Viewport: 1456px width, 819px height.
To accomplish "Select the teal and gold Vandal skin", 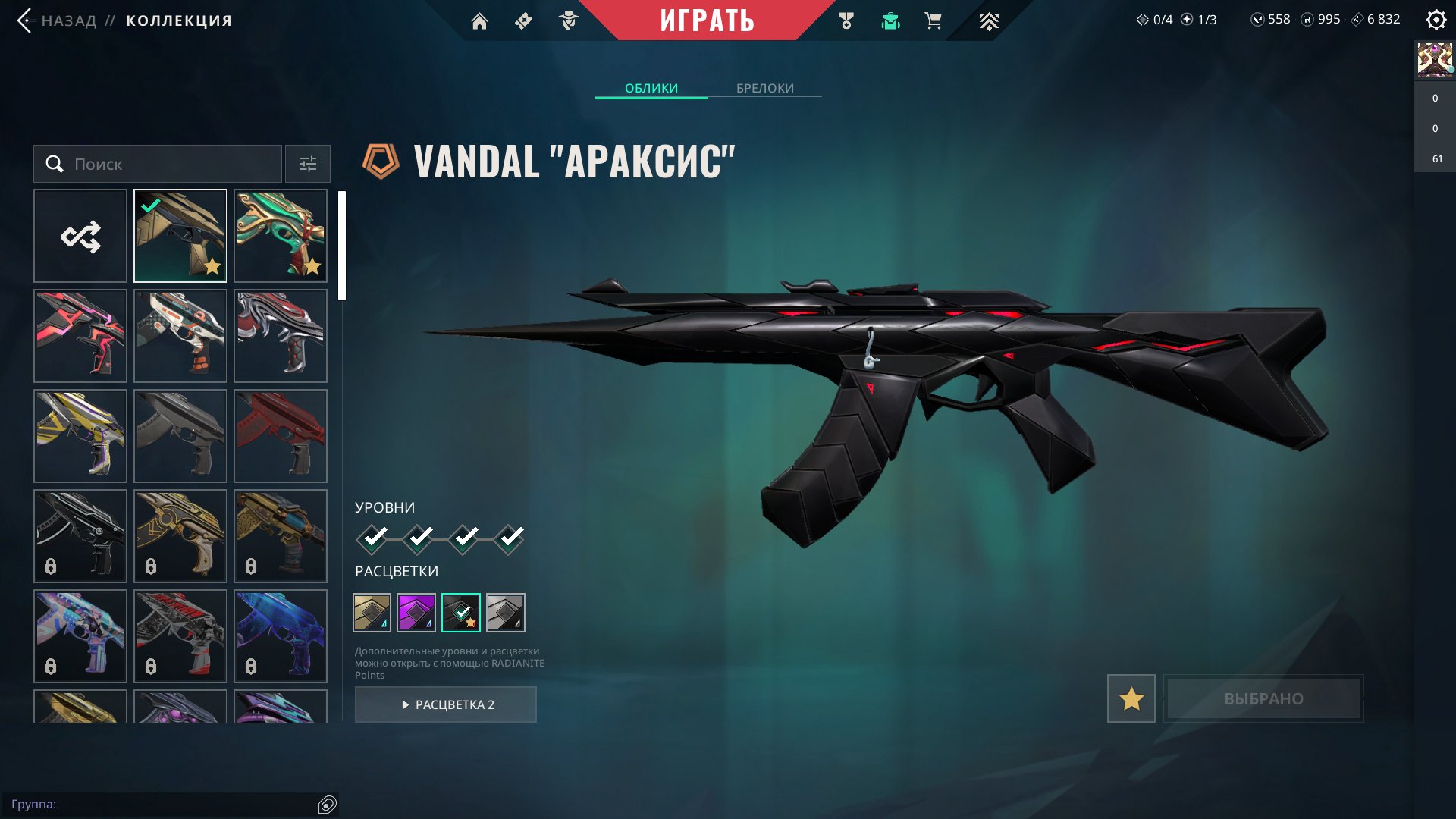I will [281, 236].
